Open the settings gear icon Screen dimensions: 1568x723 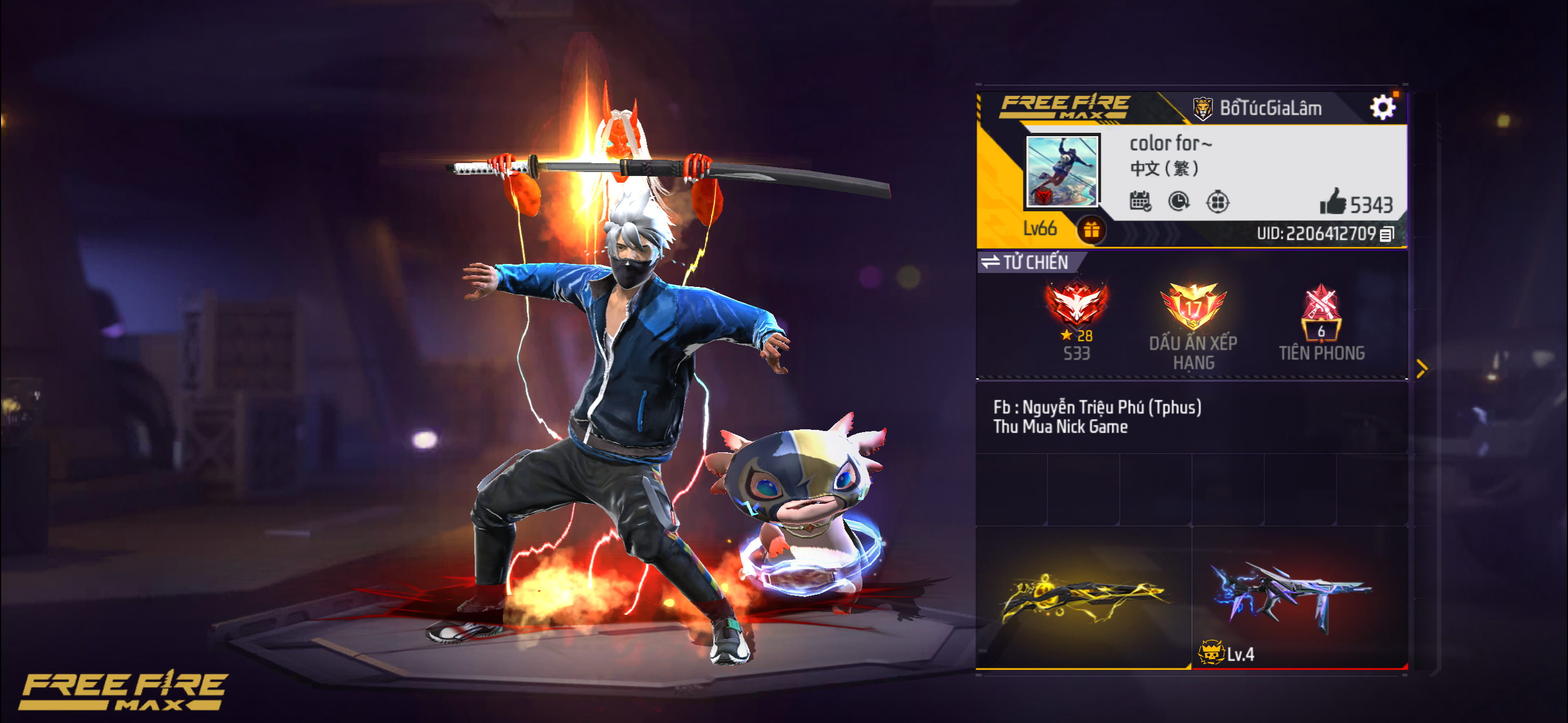1388,106
